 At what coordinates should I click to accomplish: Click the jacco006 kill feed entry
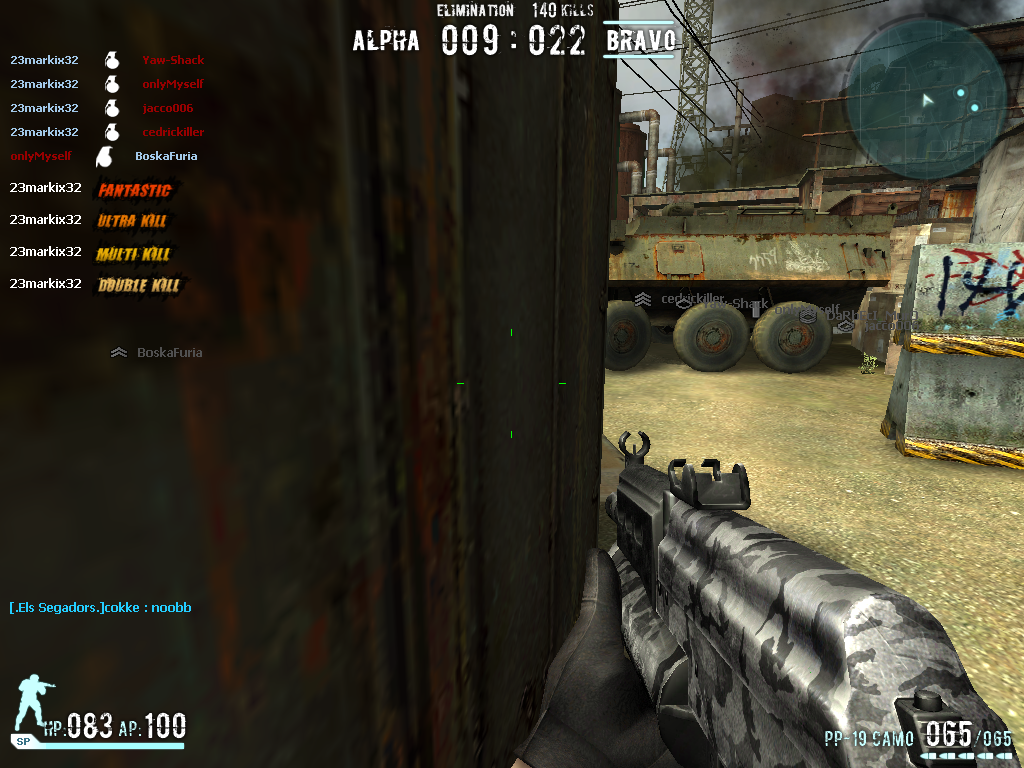(x=107, y=108)
